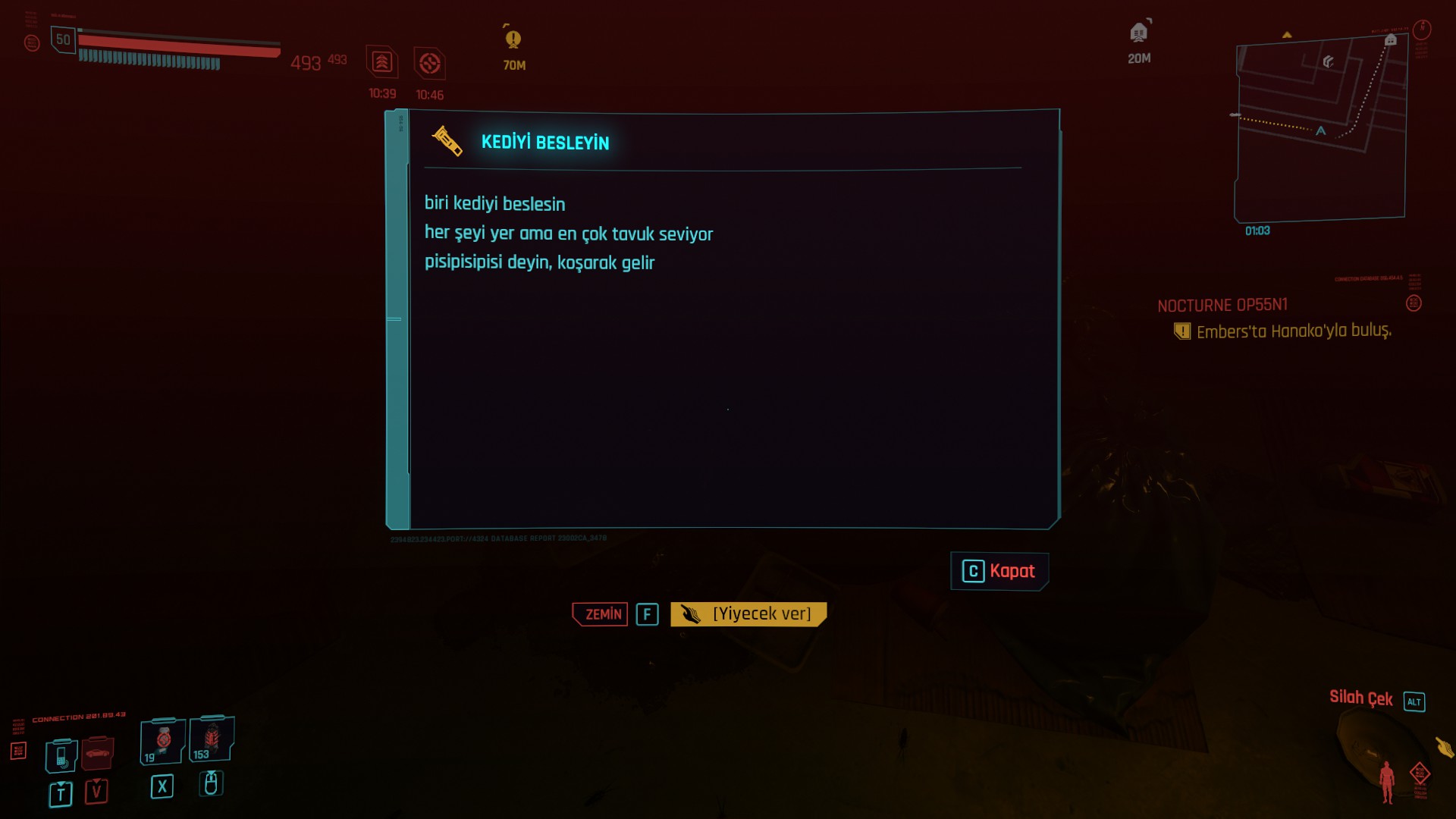1456x819 pixels.
Task: Select the grenade slot with 153
Action: click(212, 739)
